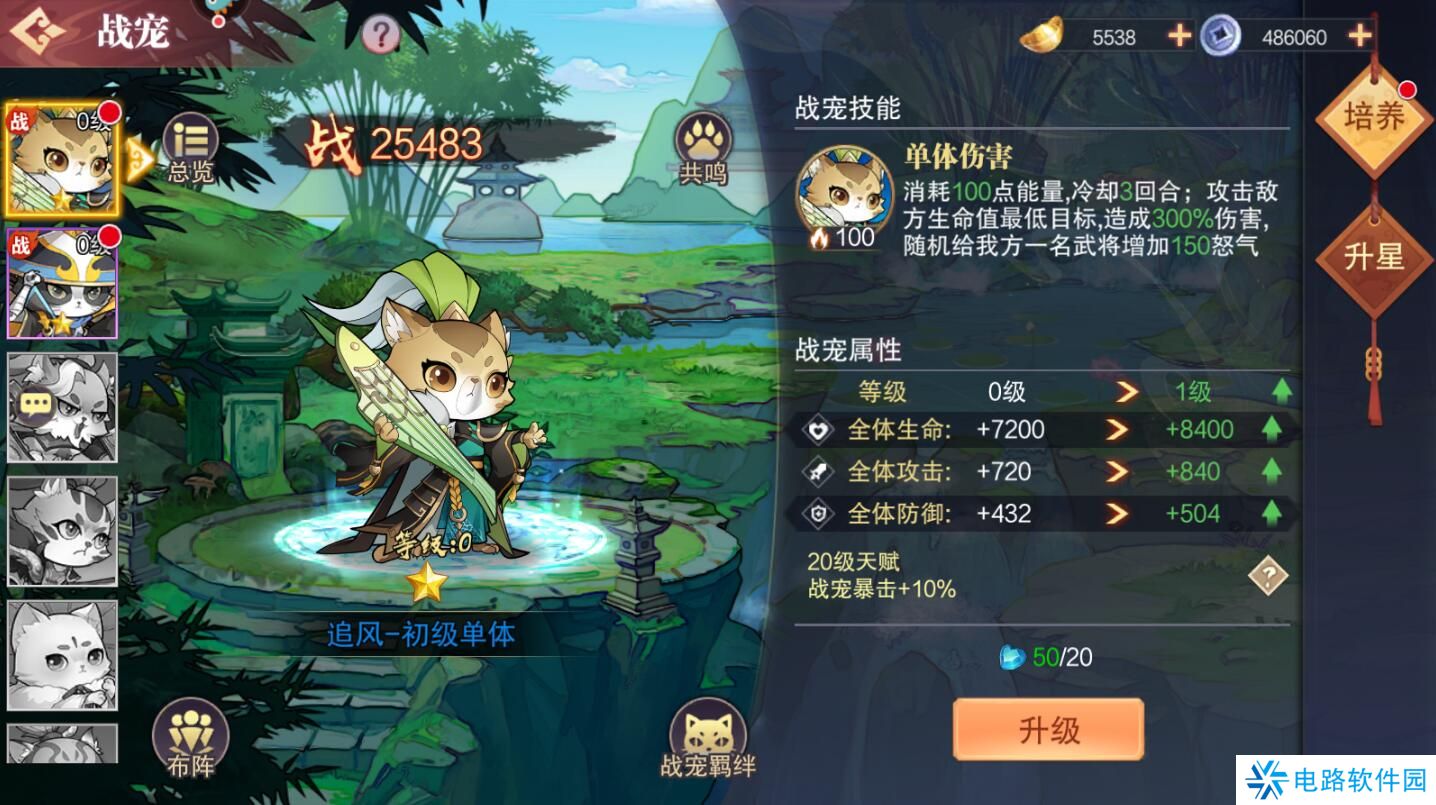
Task: Click the plus beside currency 486060
Action: (1359, 37)
